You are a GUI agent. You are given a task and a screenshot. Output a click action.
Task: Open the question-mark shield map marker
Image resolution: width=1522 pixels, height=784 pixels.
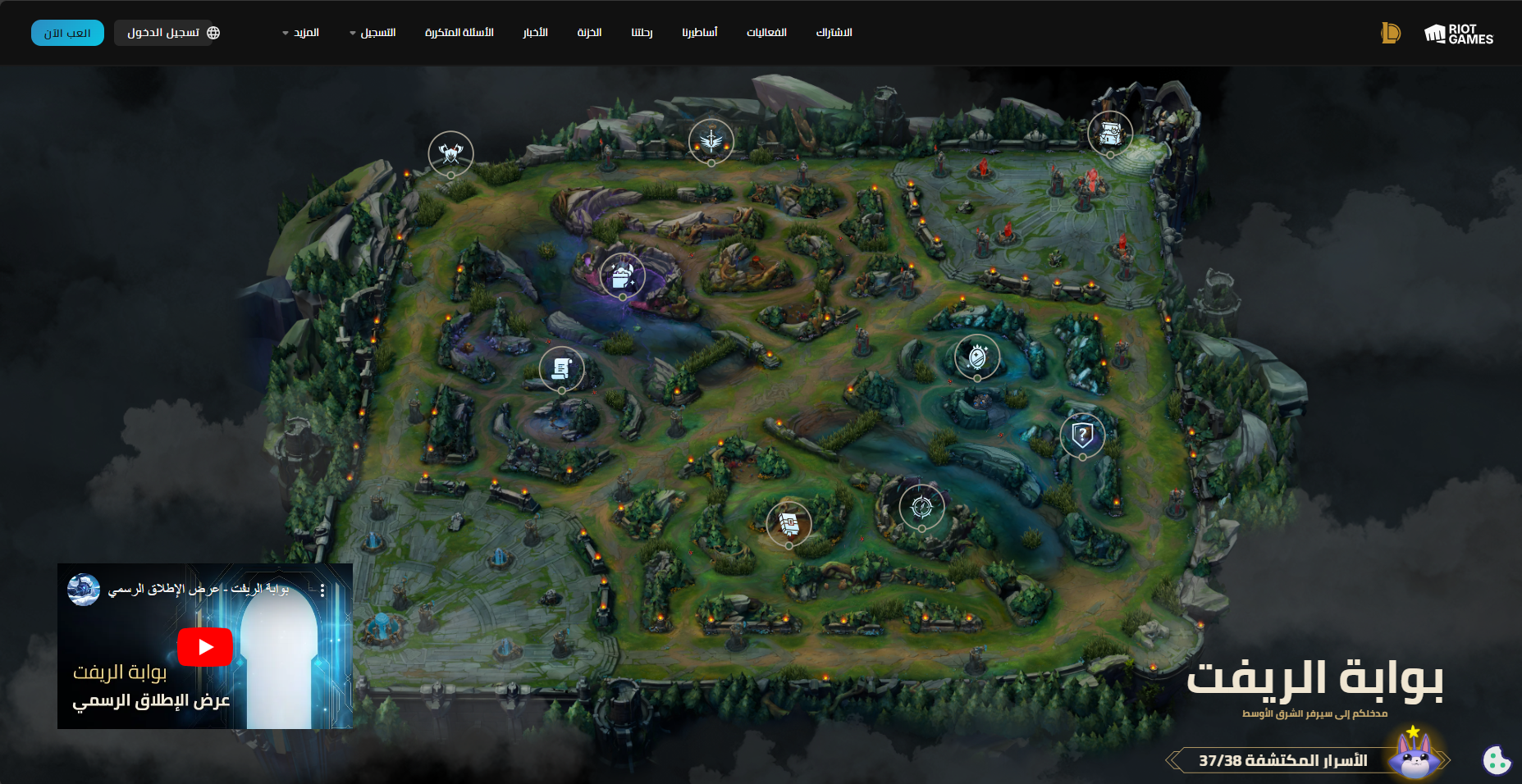coord(1082,435)
